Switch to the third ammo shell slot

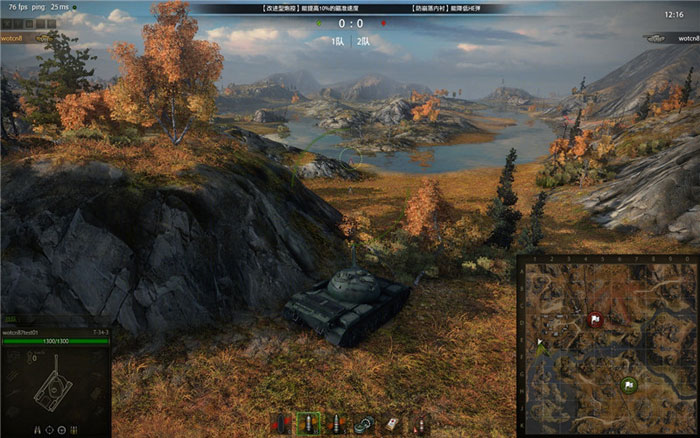[338, 424]
